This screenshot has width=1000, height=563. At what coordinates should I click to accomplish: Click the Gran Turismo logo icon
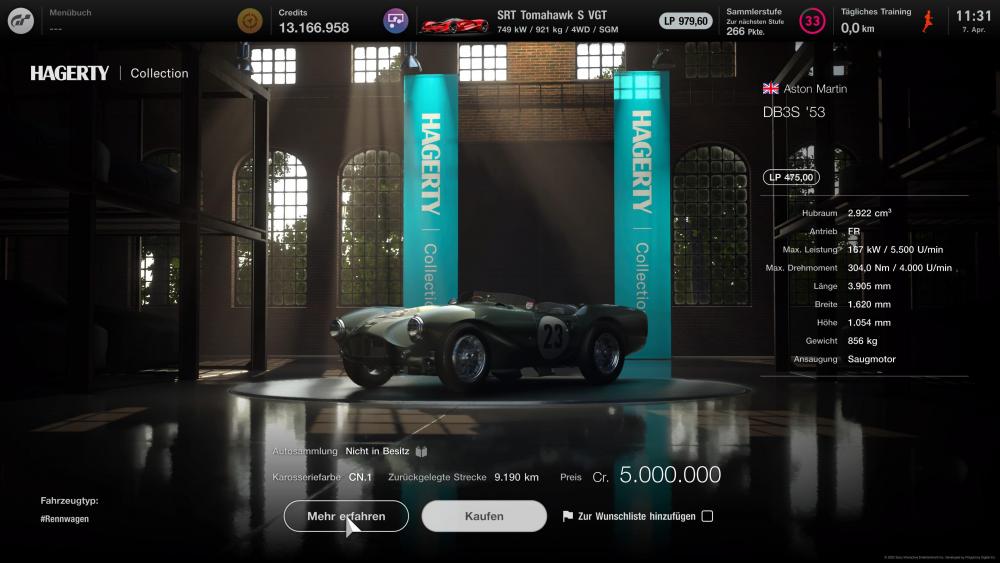(x=21, y=20)
